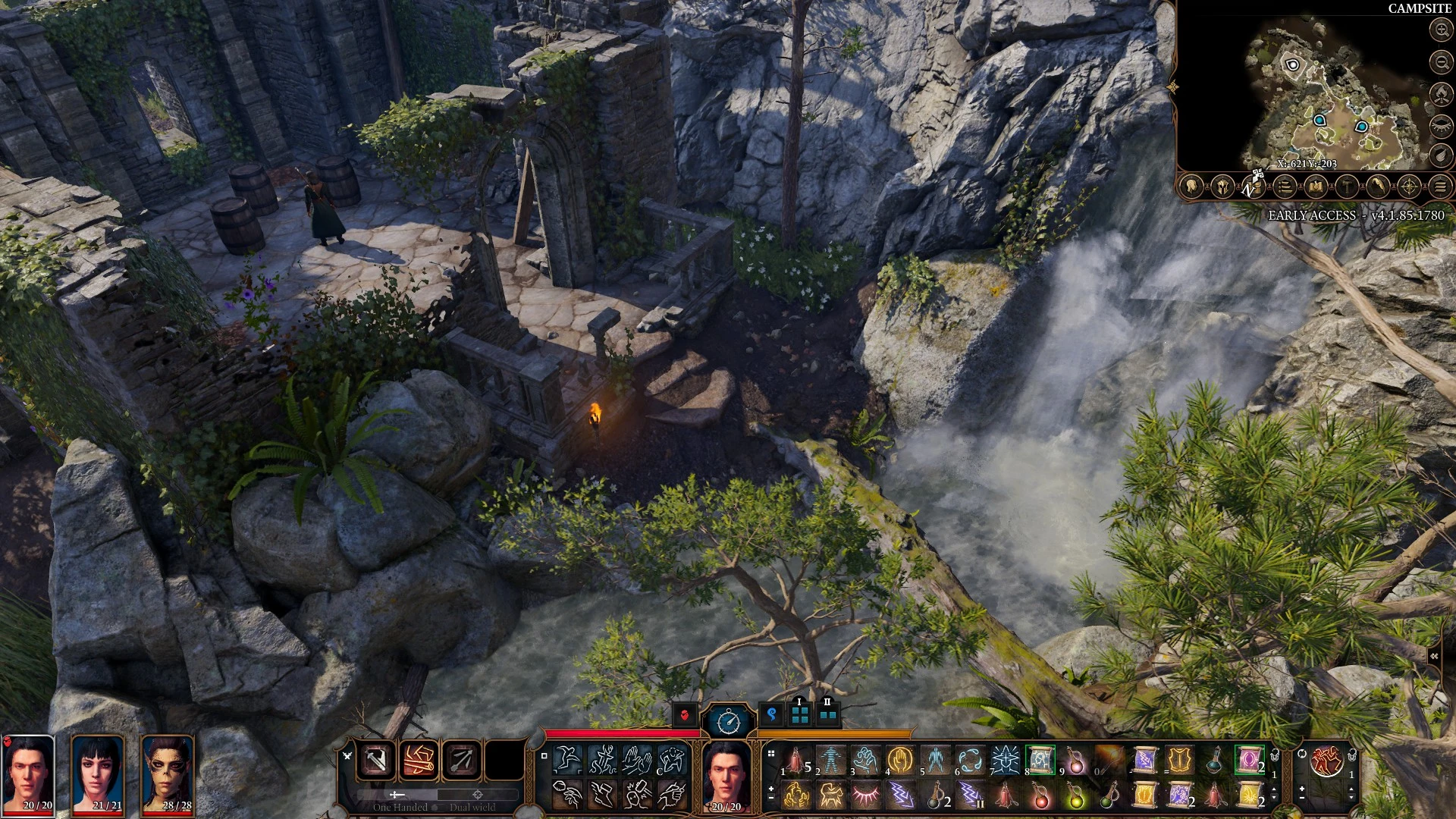Screen dimensions: 1456x819
Task: Click the turn-based mode clock button
Action: (728, 720)
